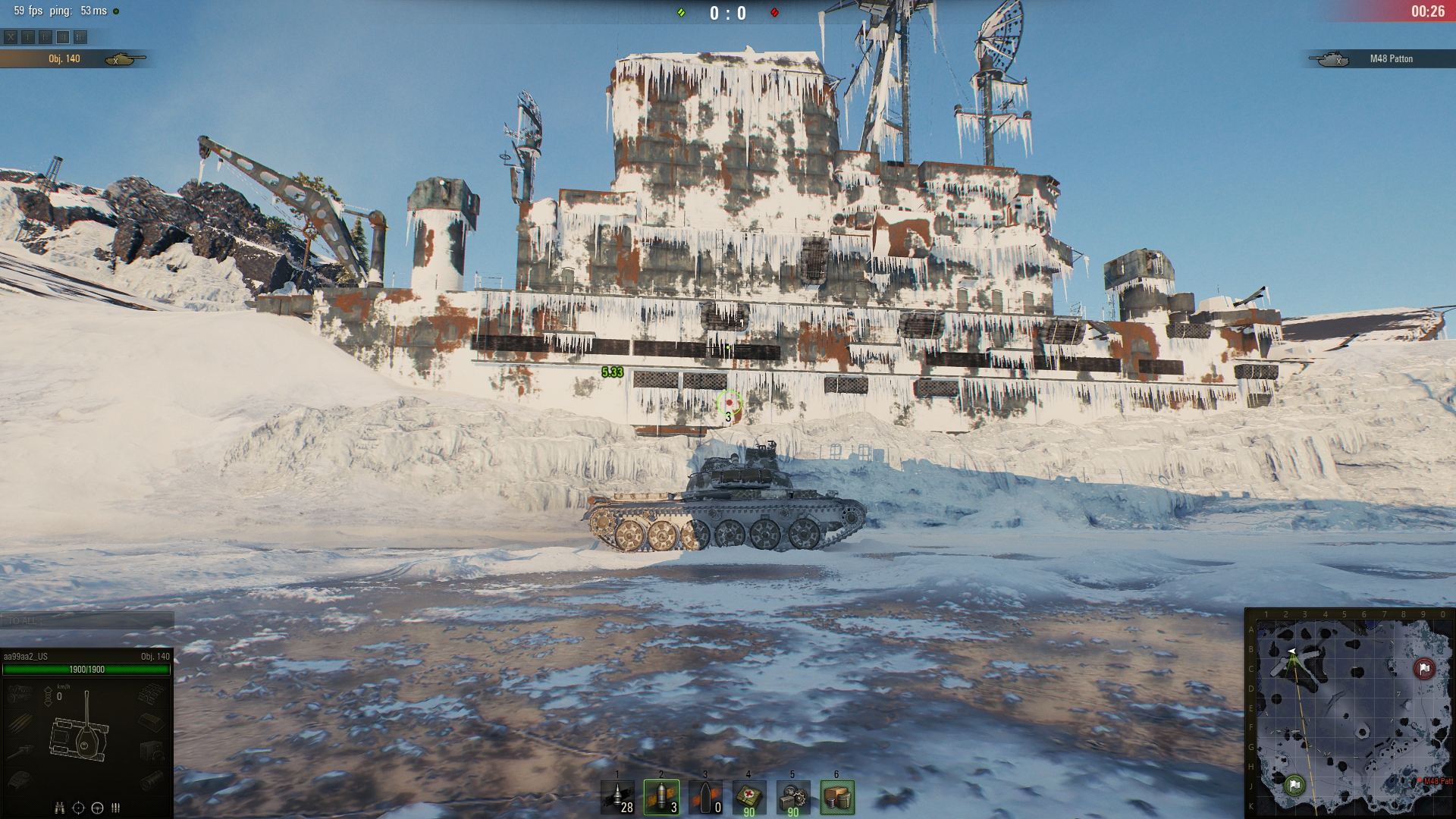Click the red enemy base flag on minimap
This screenshot has width=1456, height=819.
pos(1423,669)
